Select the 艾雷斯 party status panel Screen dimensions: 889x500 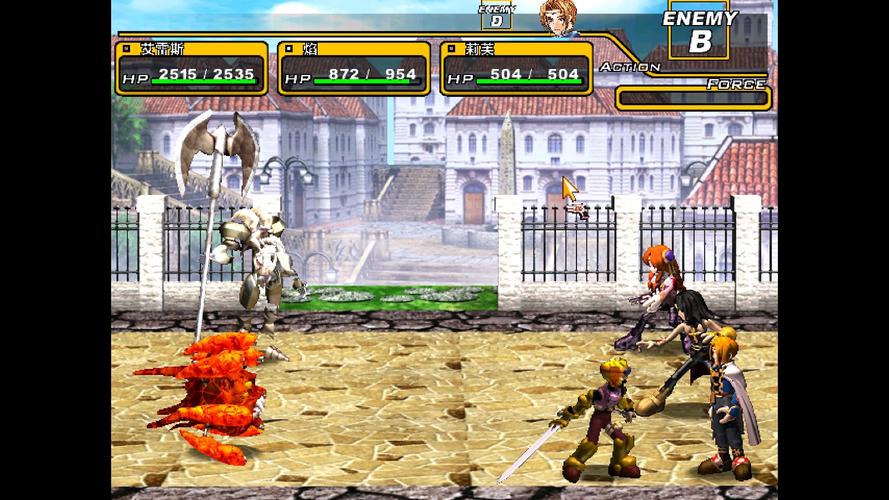[x=191, y=68]
